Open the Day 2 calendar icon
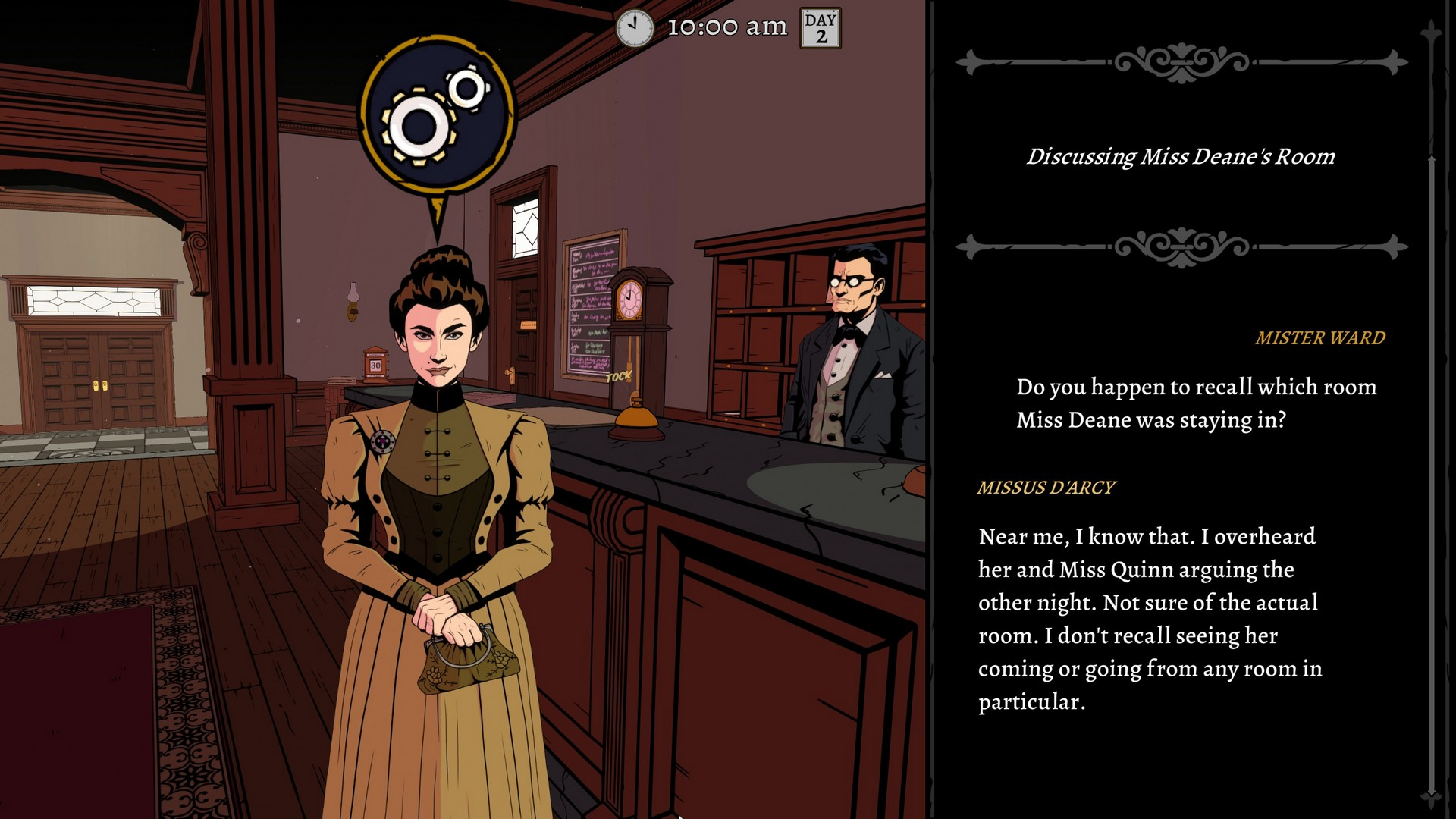1456x819 pixels. pyautogui.click(x=821, y=28)
